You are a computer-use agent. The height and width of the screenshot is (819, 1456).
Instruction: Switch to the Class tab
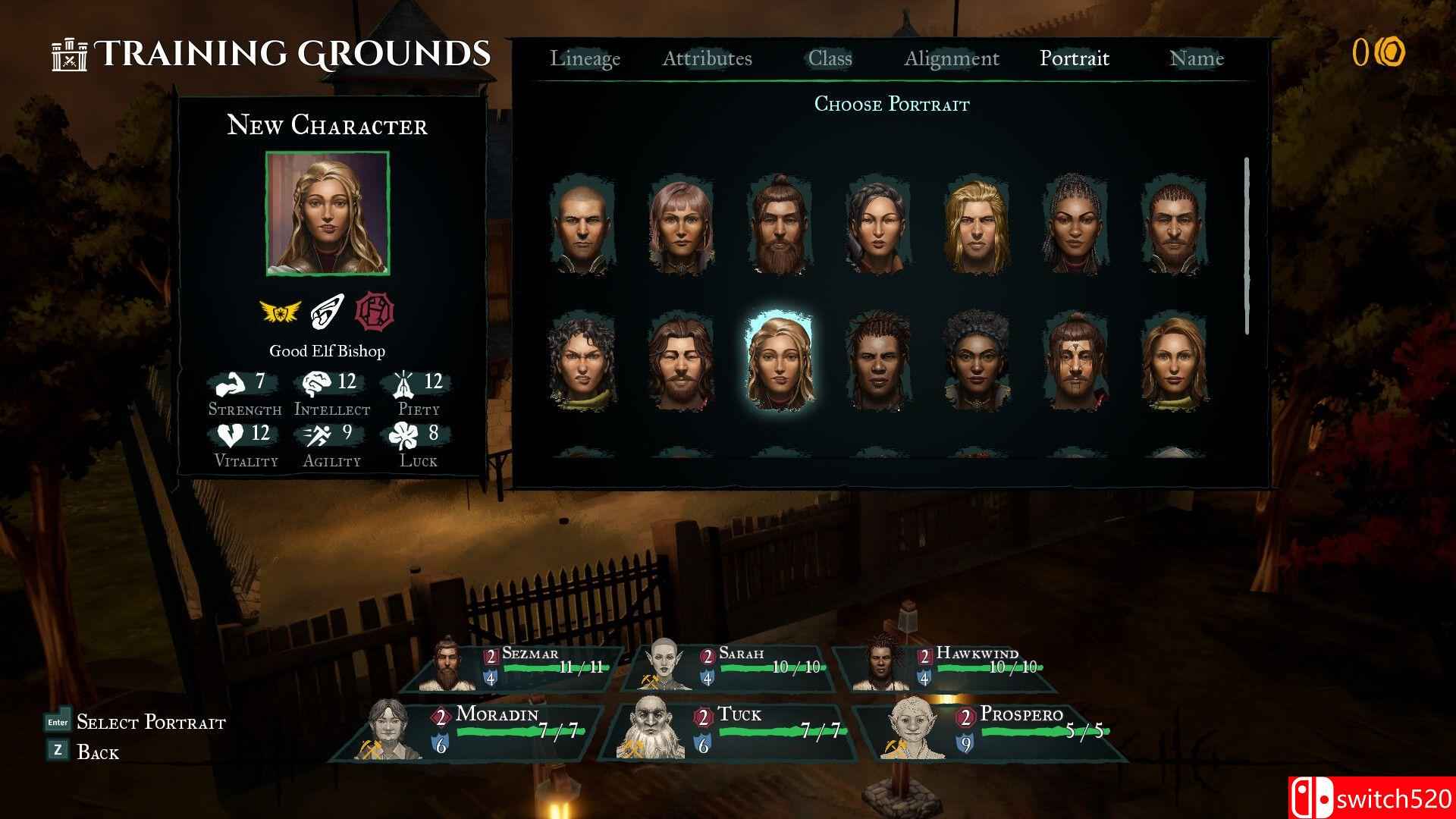coord(830,58)
